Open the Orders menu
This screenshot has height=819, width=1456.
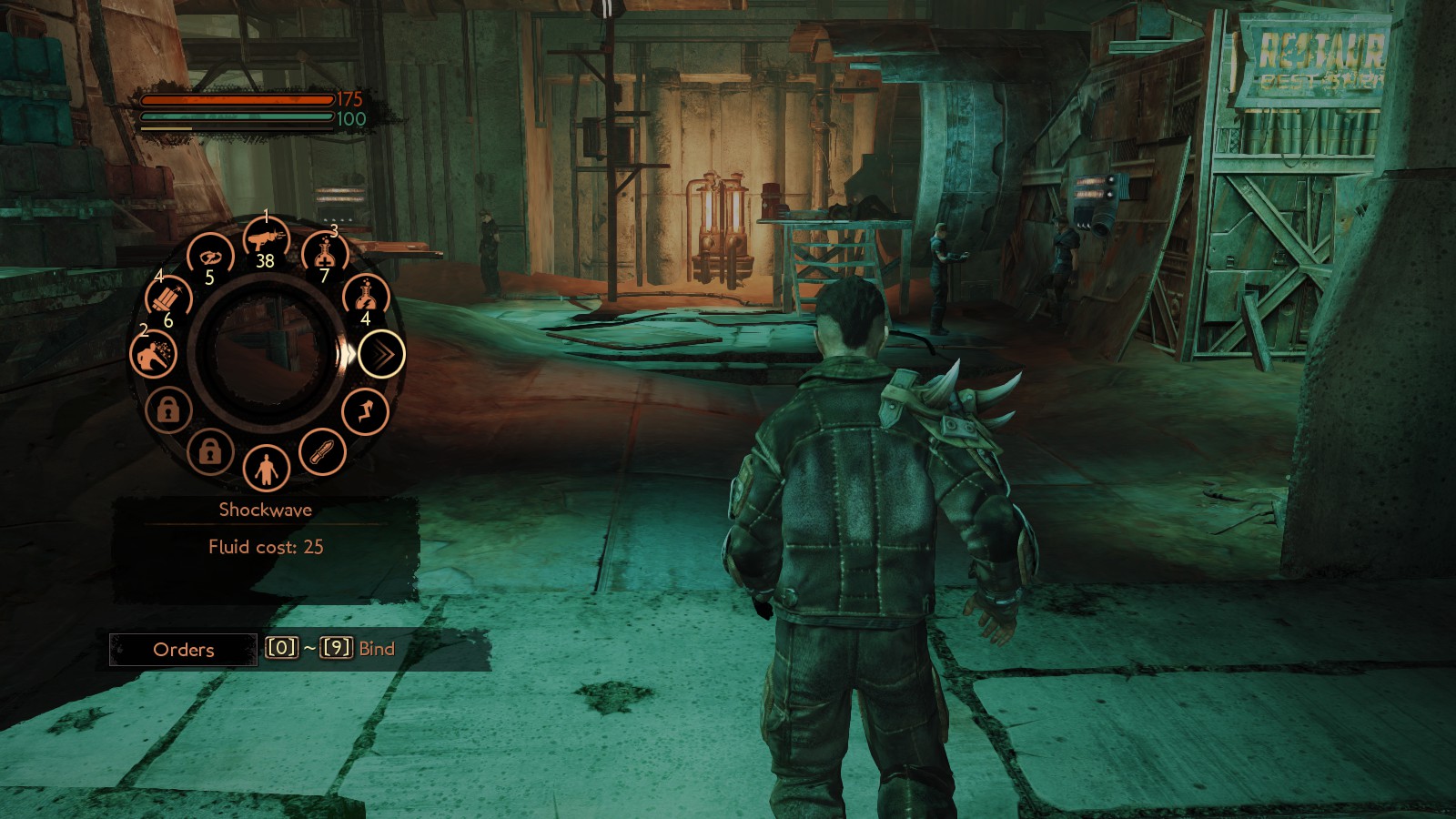pos(184,650)
